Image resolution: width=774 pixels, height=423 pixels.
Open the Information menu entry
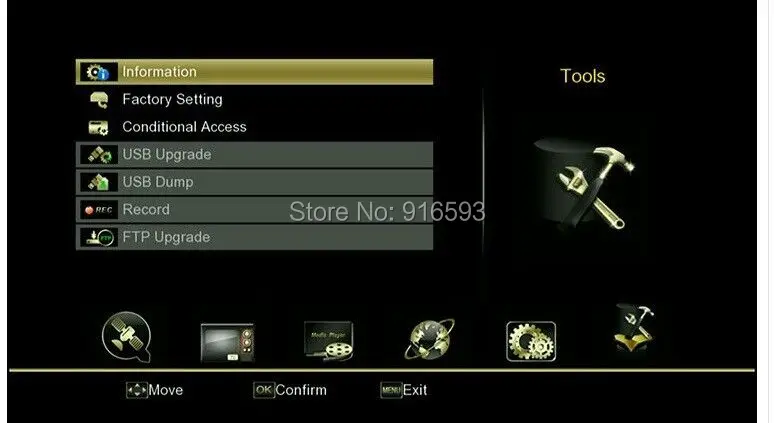pos(254,72)
